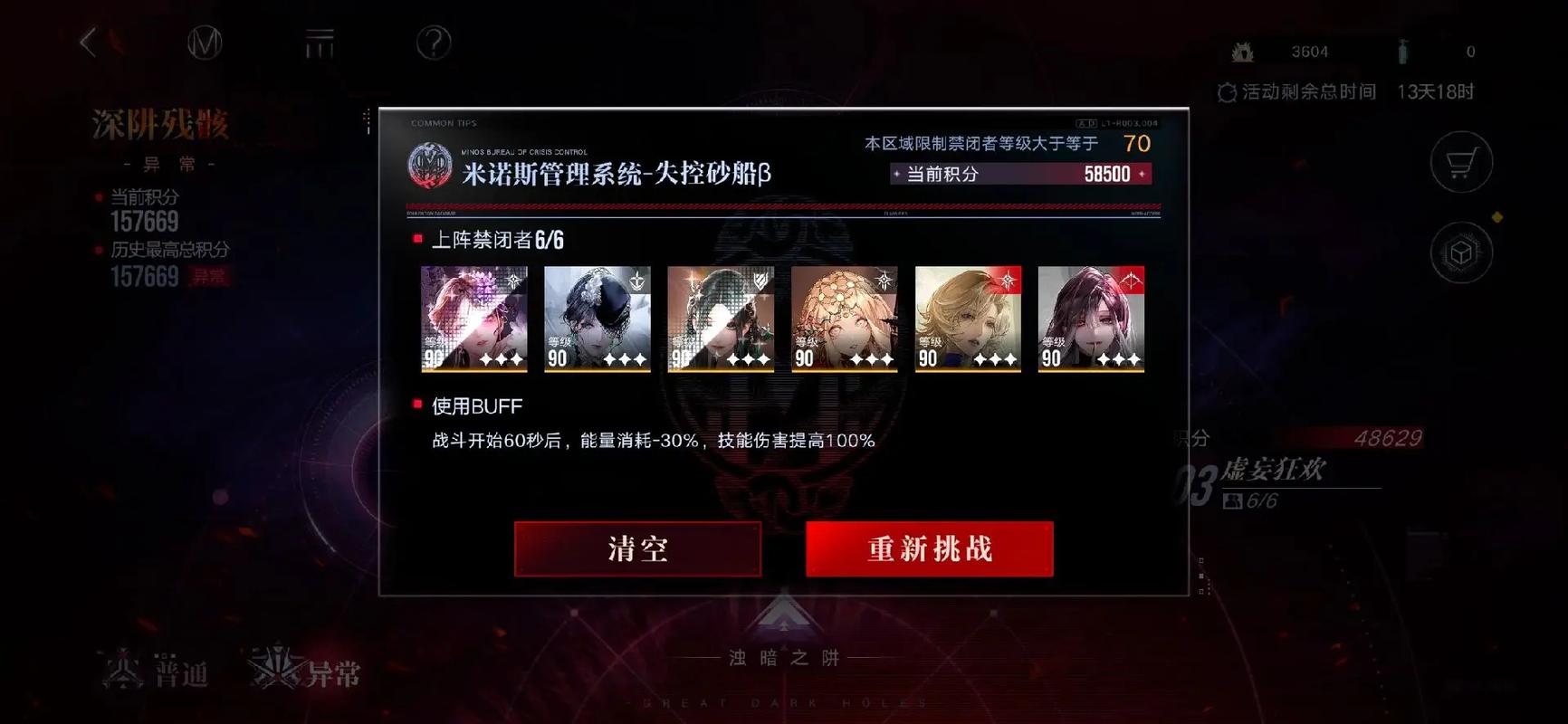
Task: Select the blonde character portrait in the lineup
Action: (968, 319)
